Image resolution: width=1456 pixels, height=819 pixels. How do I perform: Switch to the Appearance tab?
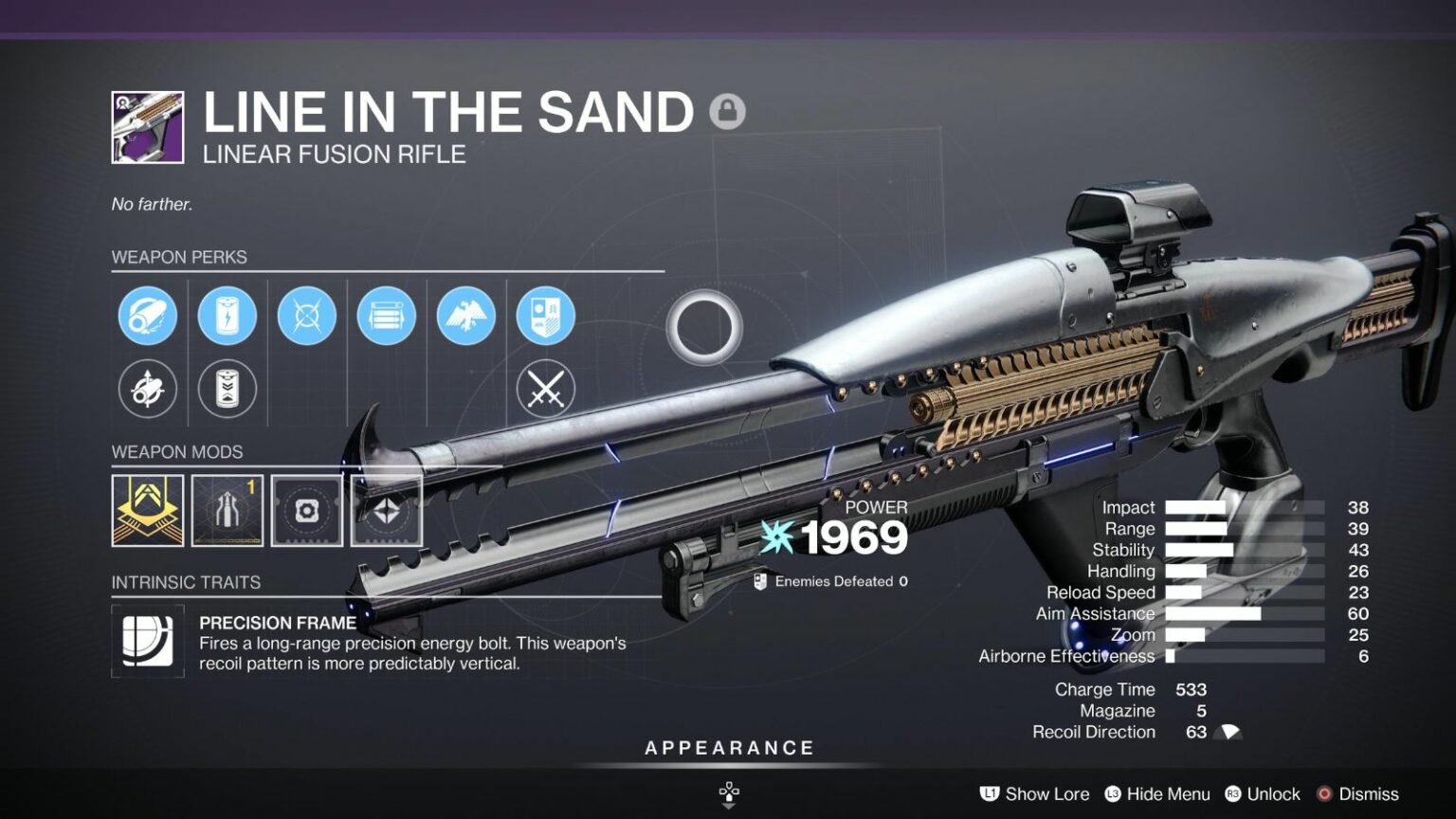[x=730, y=747]
